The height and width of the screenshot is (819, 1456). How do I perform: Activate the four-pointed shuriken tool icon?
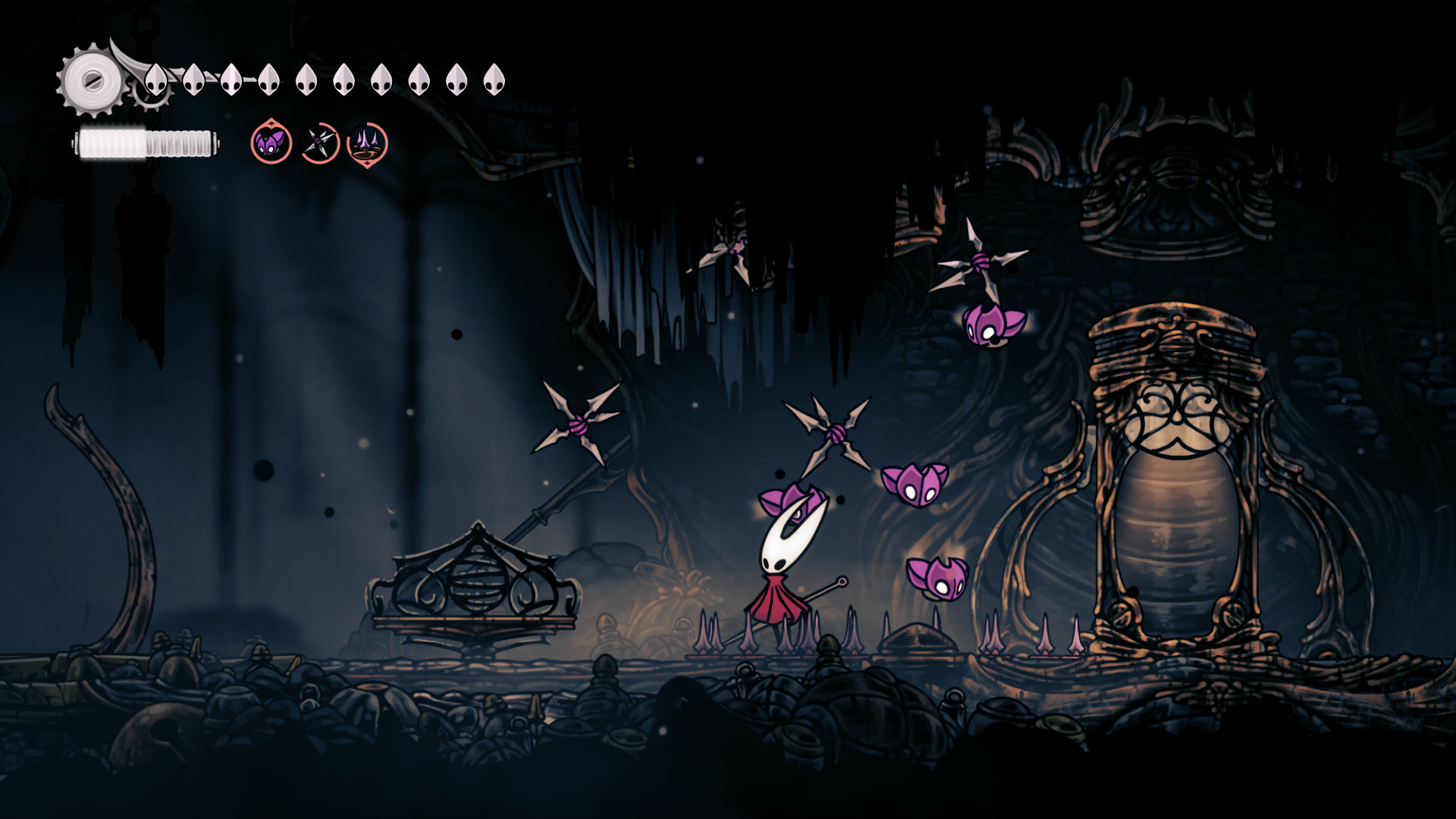click(x=319, y=143)
